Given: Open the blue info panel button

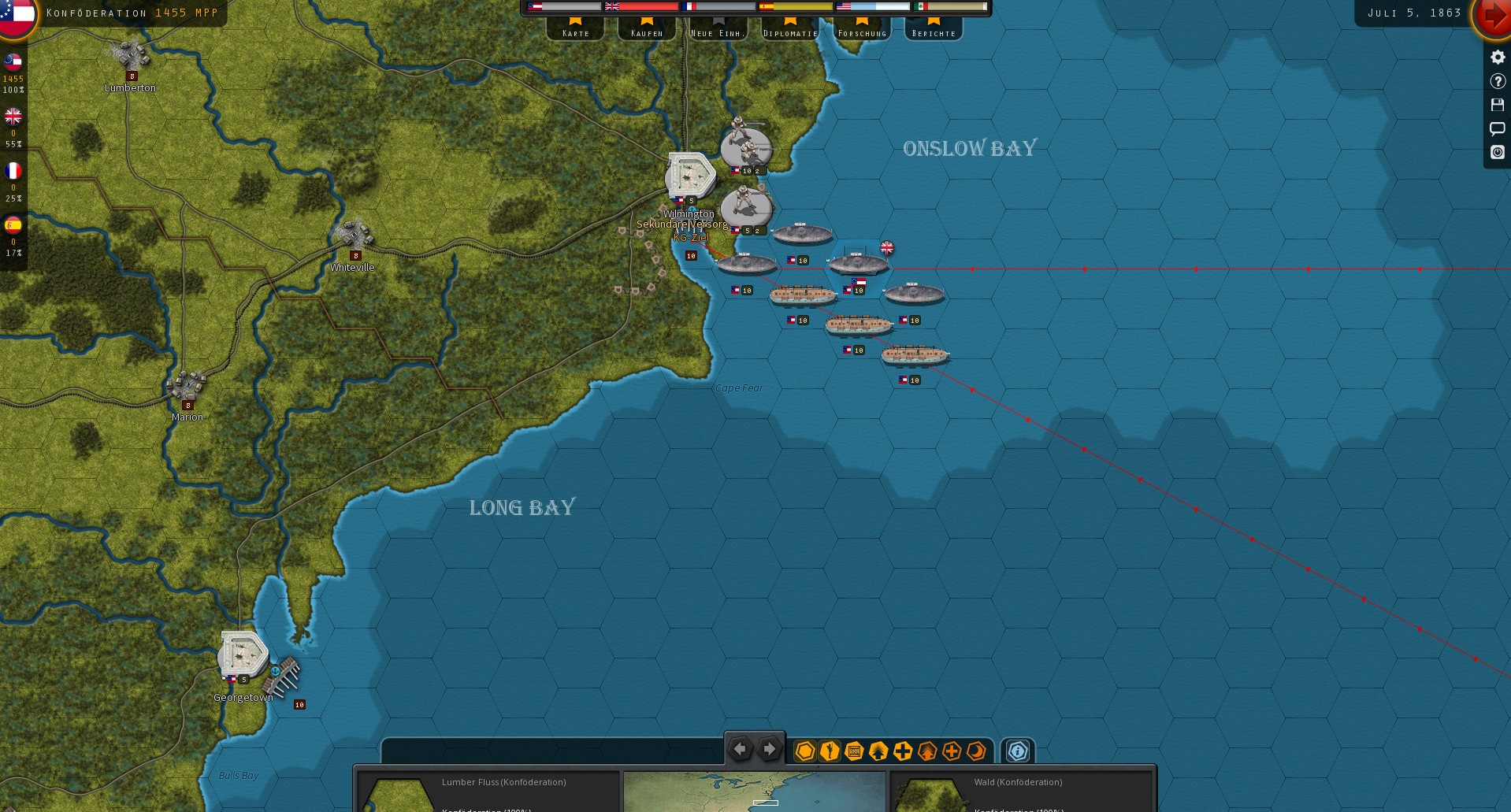Looking at the screenshot, I should (x=1018, y=751).
